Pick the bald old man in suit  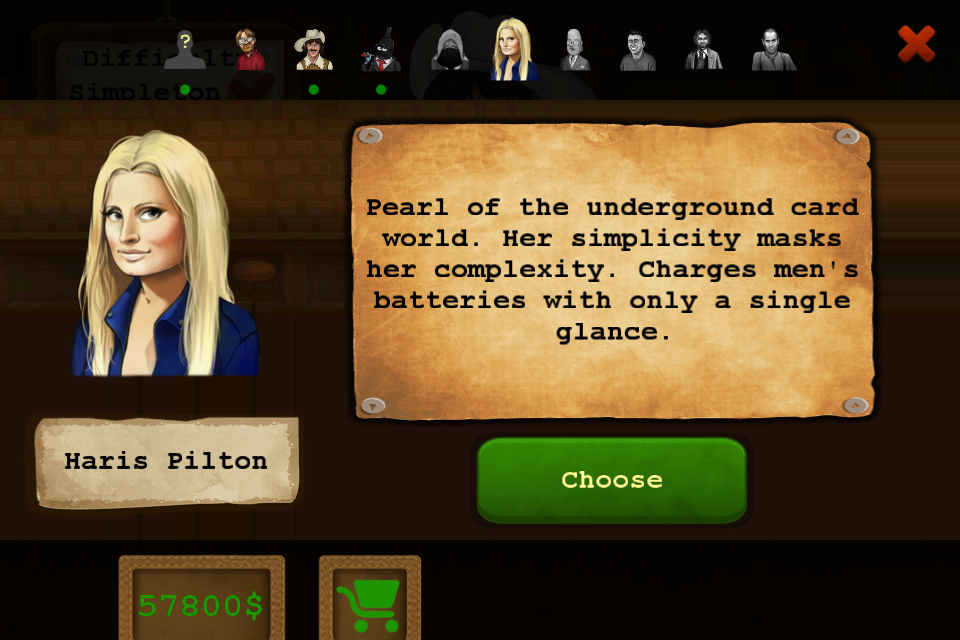[x=575, y=50]
